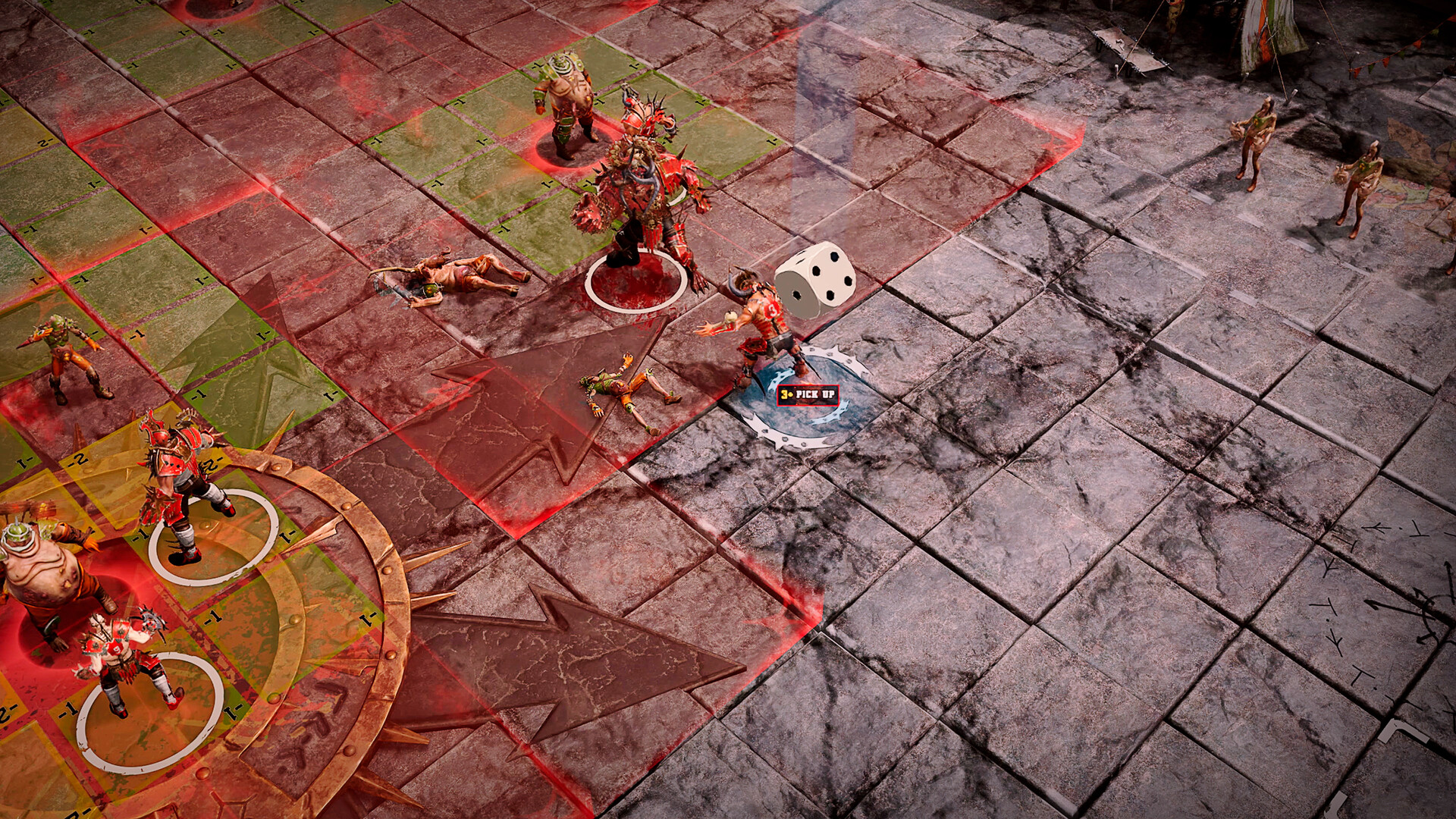This screenshot has height=819, width=1456.
Task: Click the 3+ Pick Up action badge
Action: tap(806, 393)
